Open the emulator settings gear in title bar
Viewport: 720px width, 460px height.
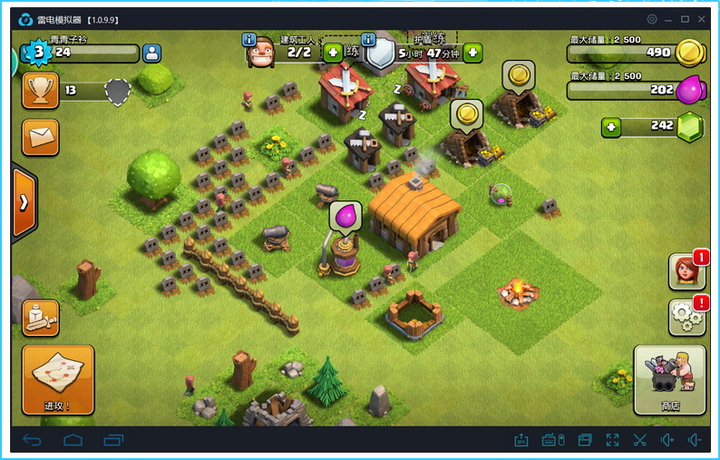(652, 19)
